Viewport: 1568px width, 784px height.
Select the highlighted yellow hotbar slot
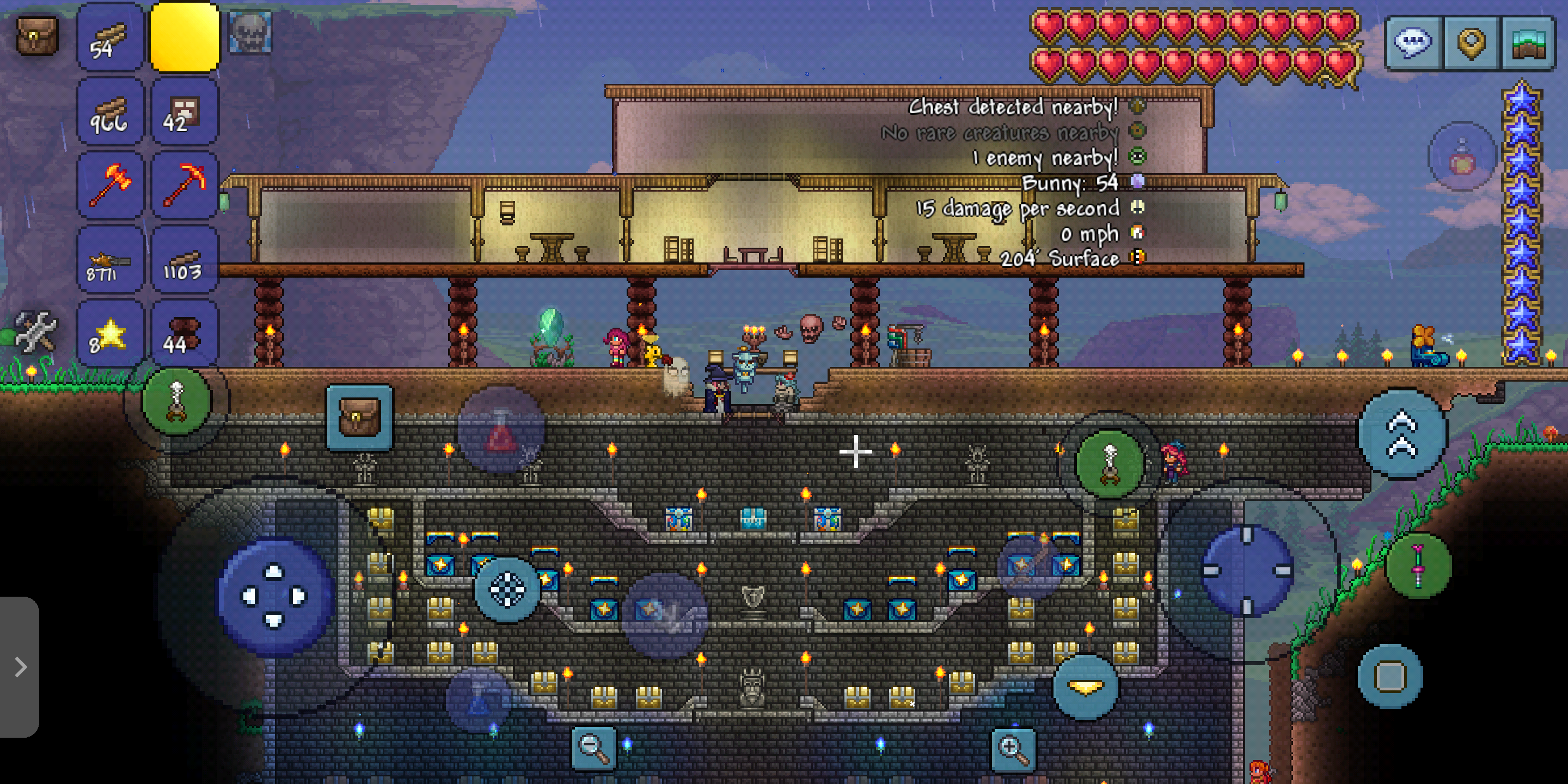click(185, 38)
